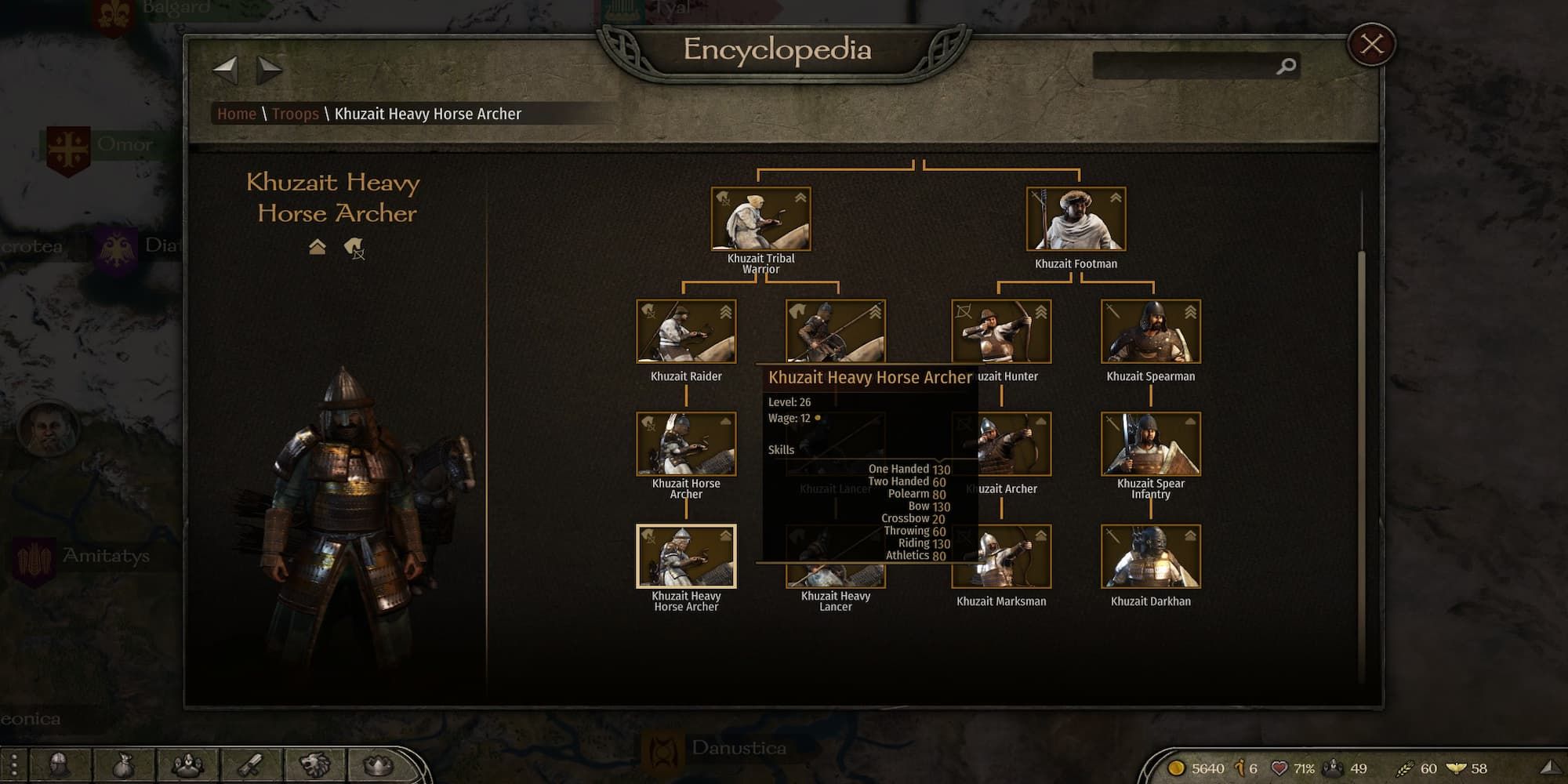Open the Home breadcrumb link
The image size is (1568, 784).
237,114
